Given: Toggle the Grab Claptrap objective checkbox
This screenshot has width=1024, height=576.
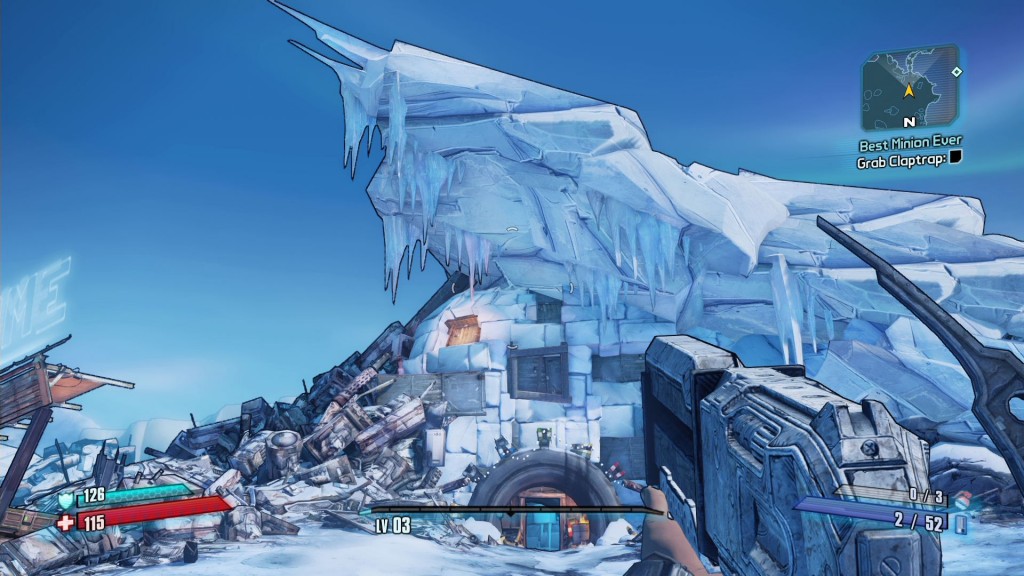Looking at the screenshot, I should (x=955, y=159).
